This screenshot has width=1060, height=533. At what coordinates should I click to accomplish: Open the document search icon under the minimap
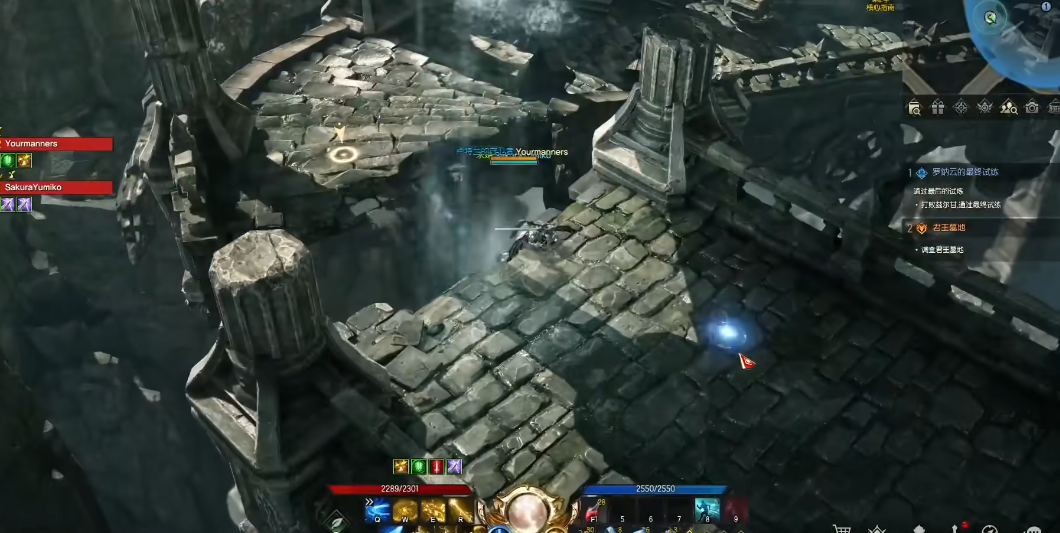pyautogui.click(x=914, y=107)
